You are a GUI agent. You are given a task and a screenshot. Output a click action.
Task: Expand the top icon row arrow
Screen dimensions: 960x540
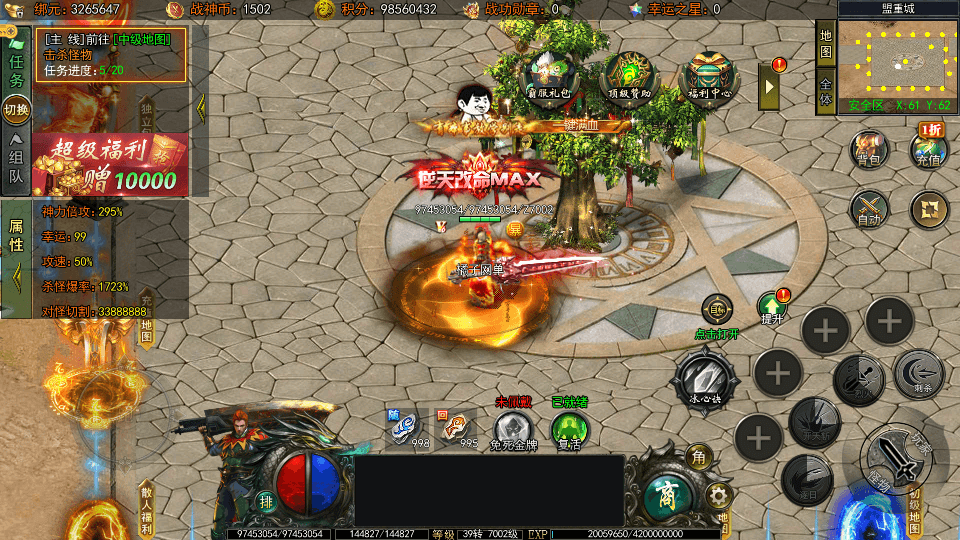pyautogui.click(x=770, y=86)
